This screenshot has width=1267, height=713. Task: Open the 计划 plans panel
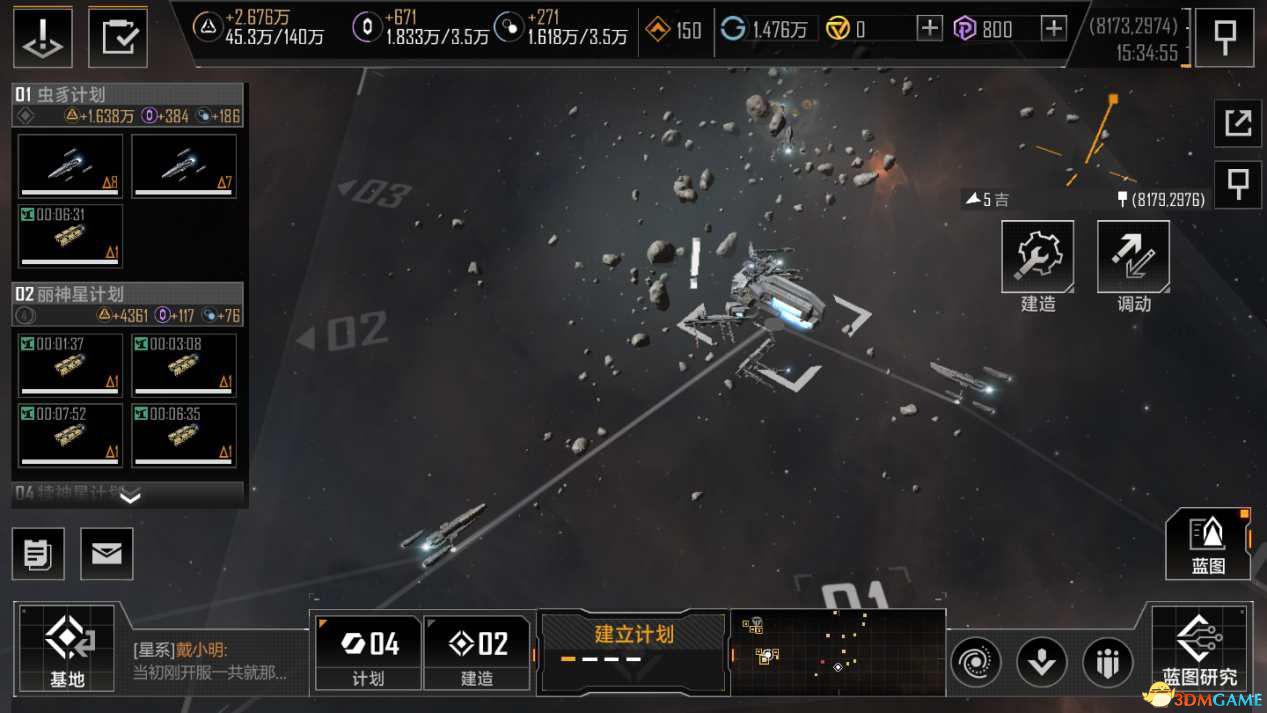point(367,652)
